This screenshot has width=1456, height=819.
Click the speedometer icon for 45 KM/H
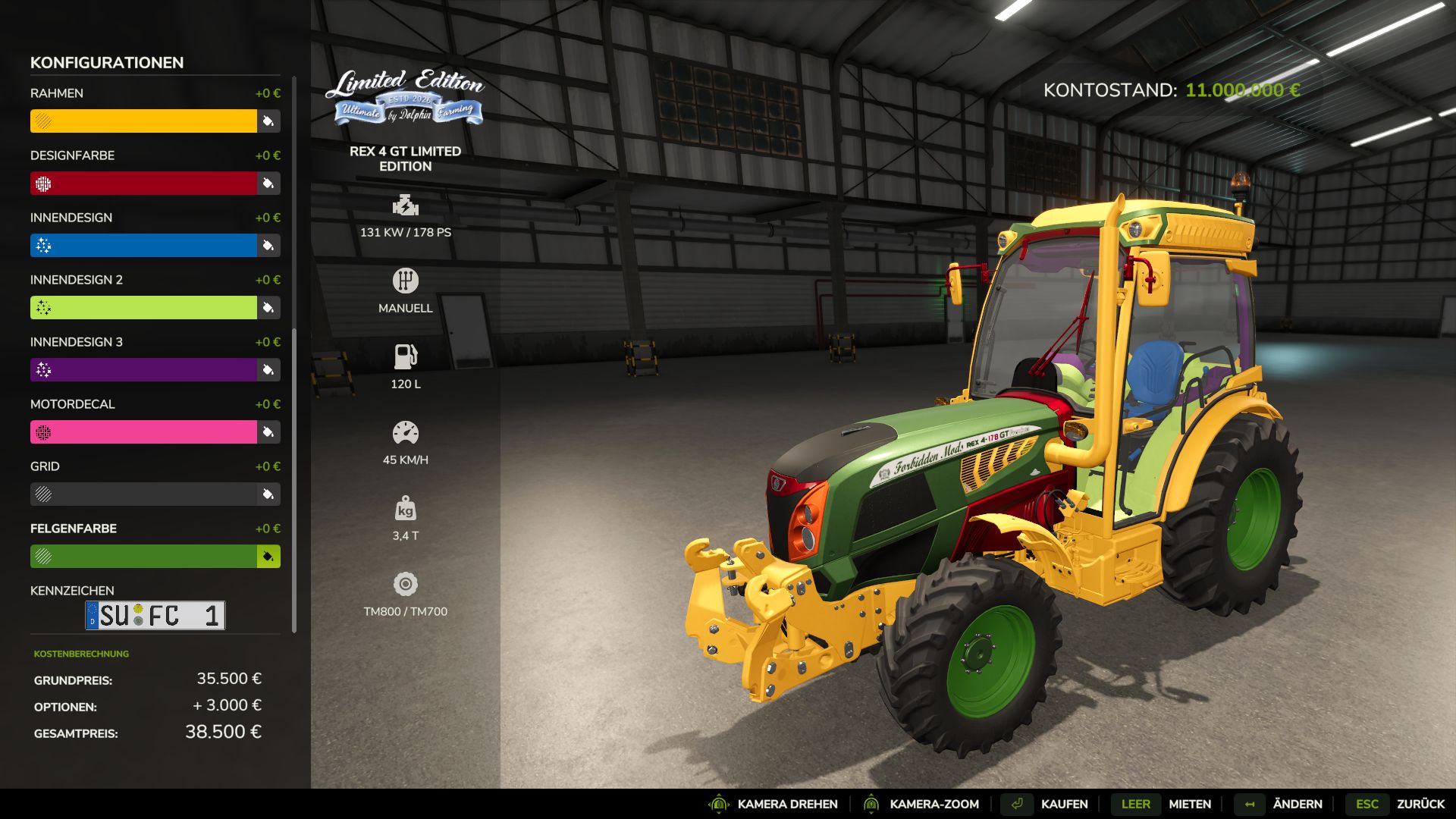[x=406, y=433]
